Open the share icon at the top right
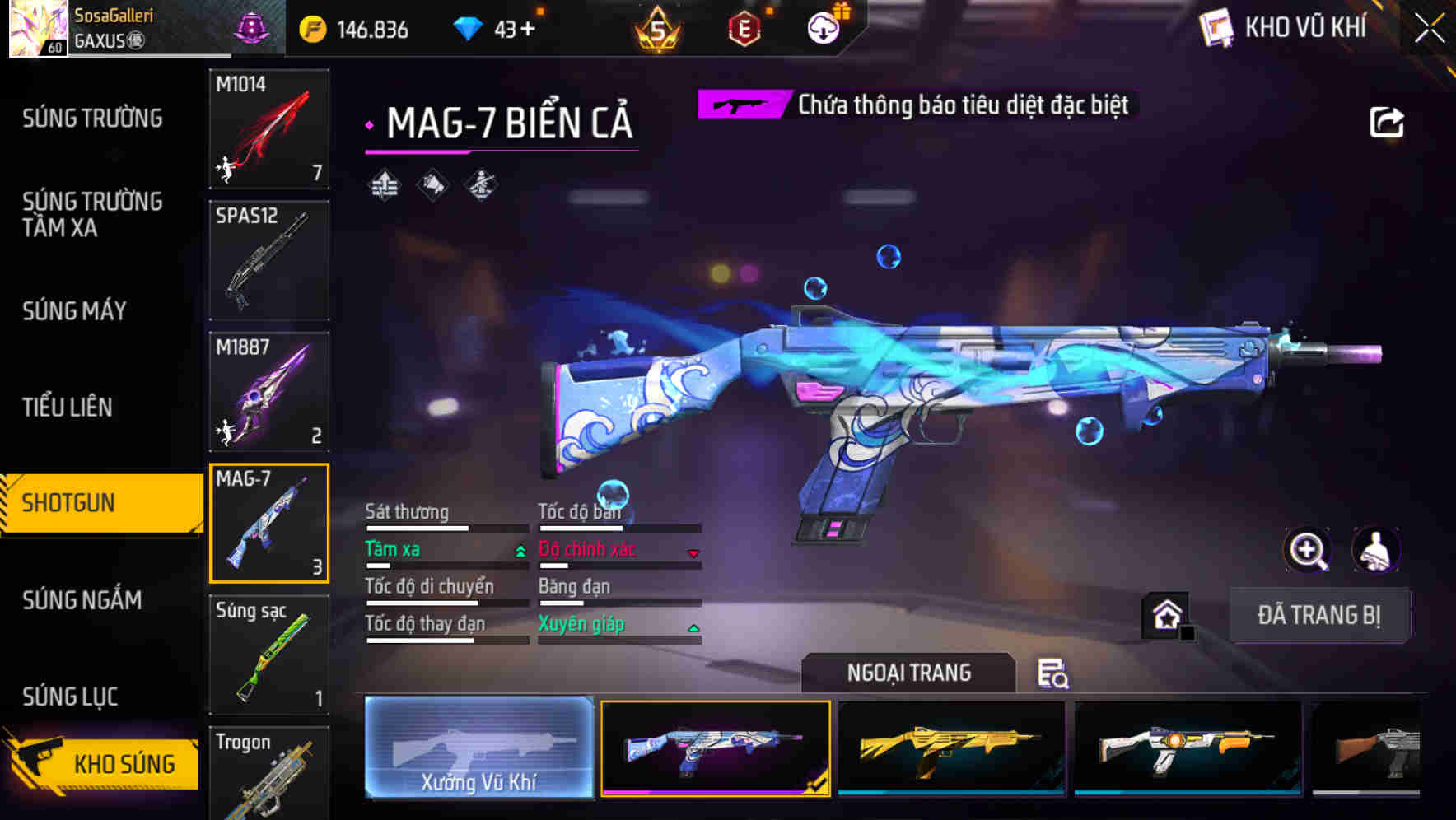The width and height of the screenshot is (1456, 820). pos(1387,121)
